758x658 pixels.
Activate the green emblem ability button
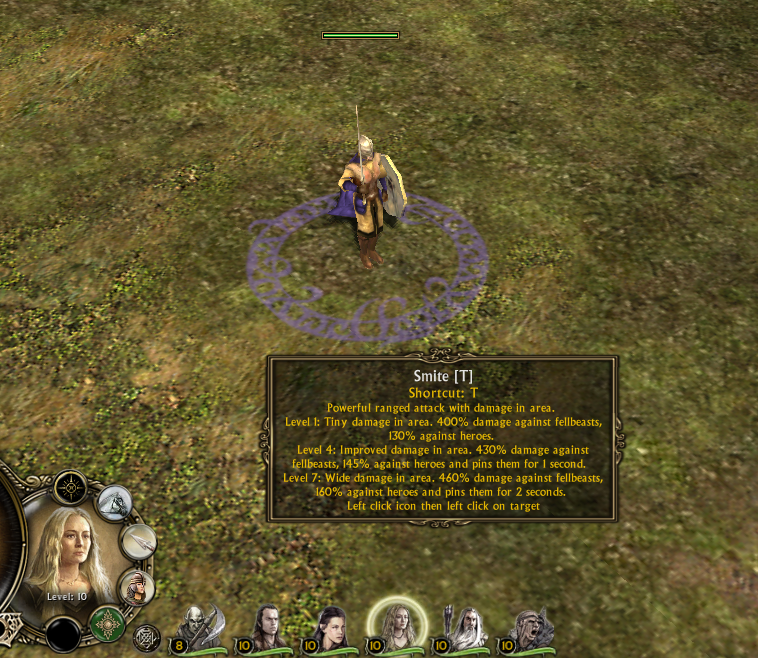107,624
